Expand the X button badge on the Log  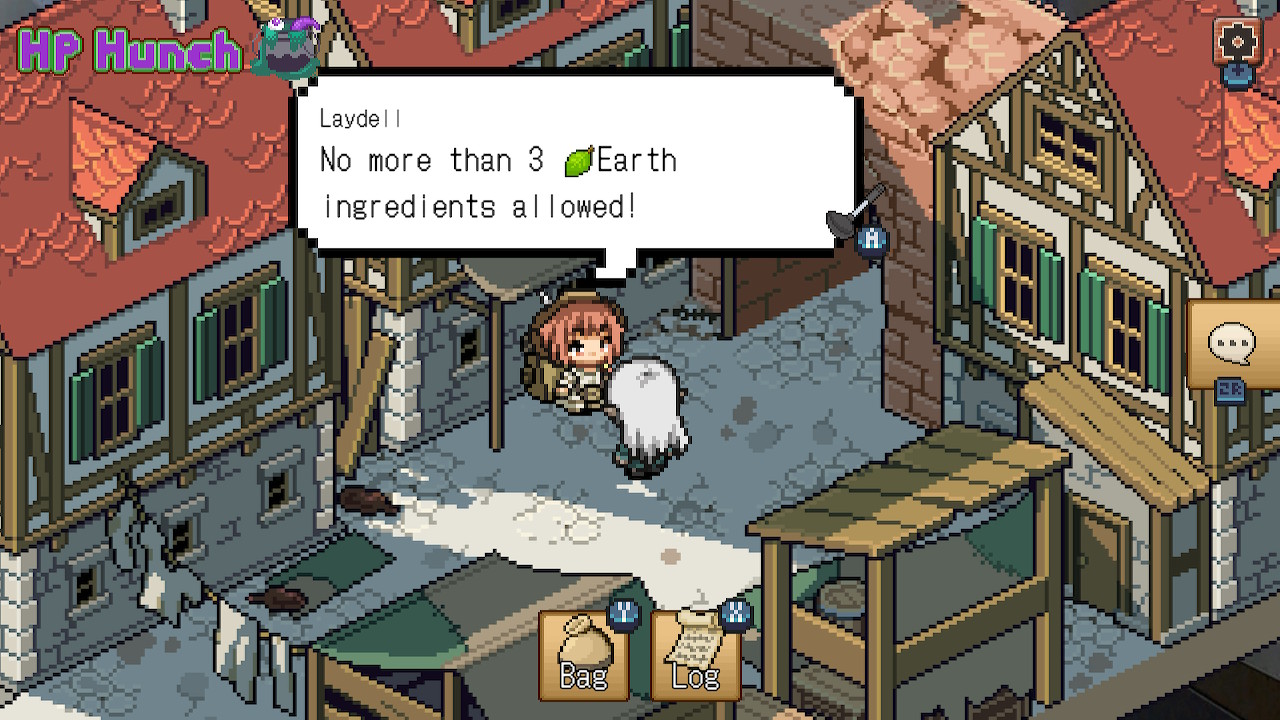pos(733,612)
